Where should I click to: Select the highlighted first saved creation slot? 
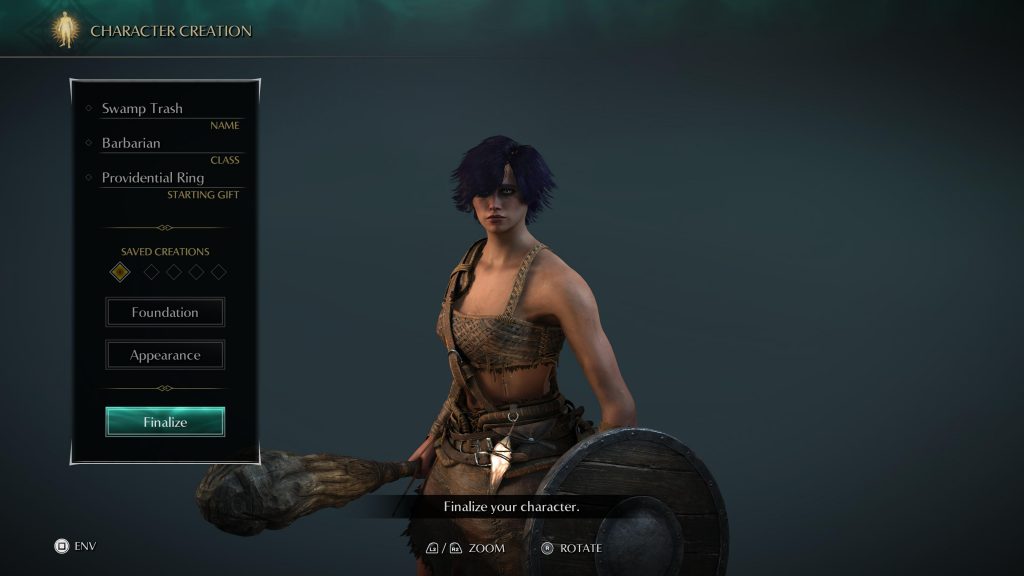[120, 271]
